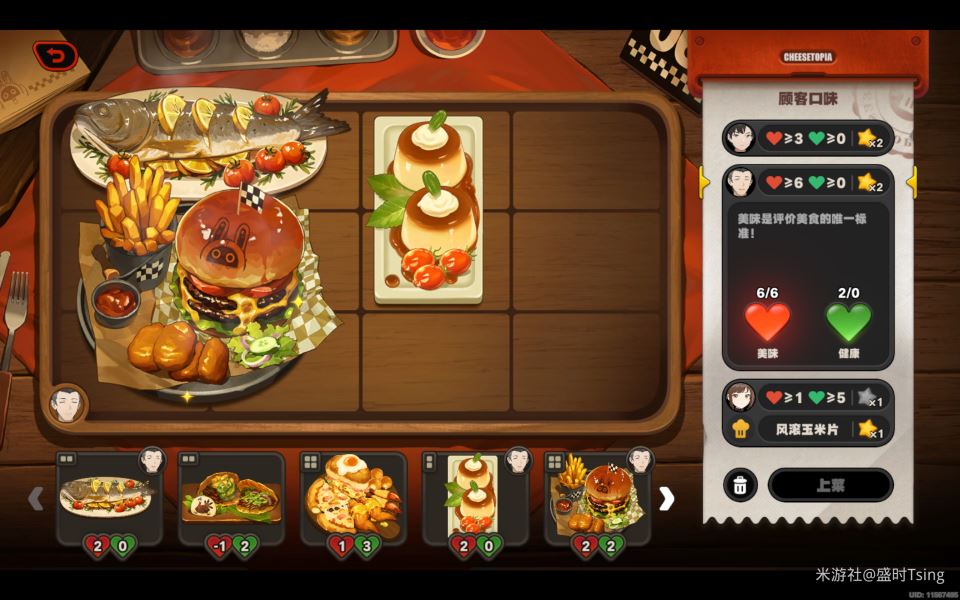The width and height of the screenshot is (960, 600).
Task: Serve dishes with the 上菜 button
Action: click(830, 486)
